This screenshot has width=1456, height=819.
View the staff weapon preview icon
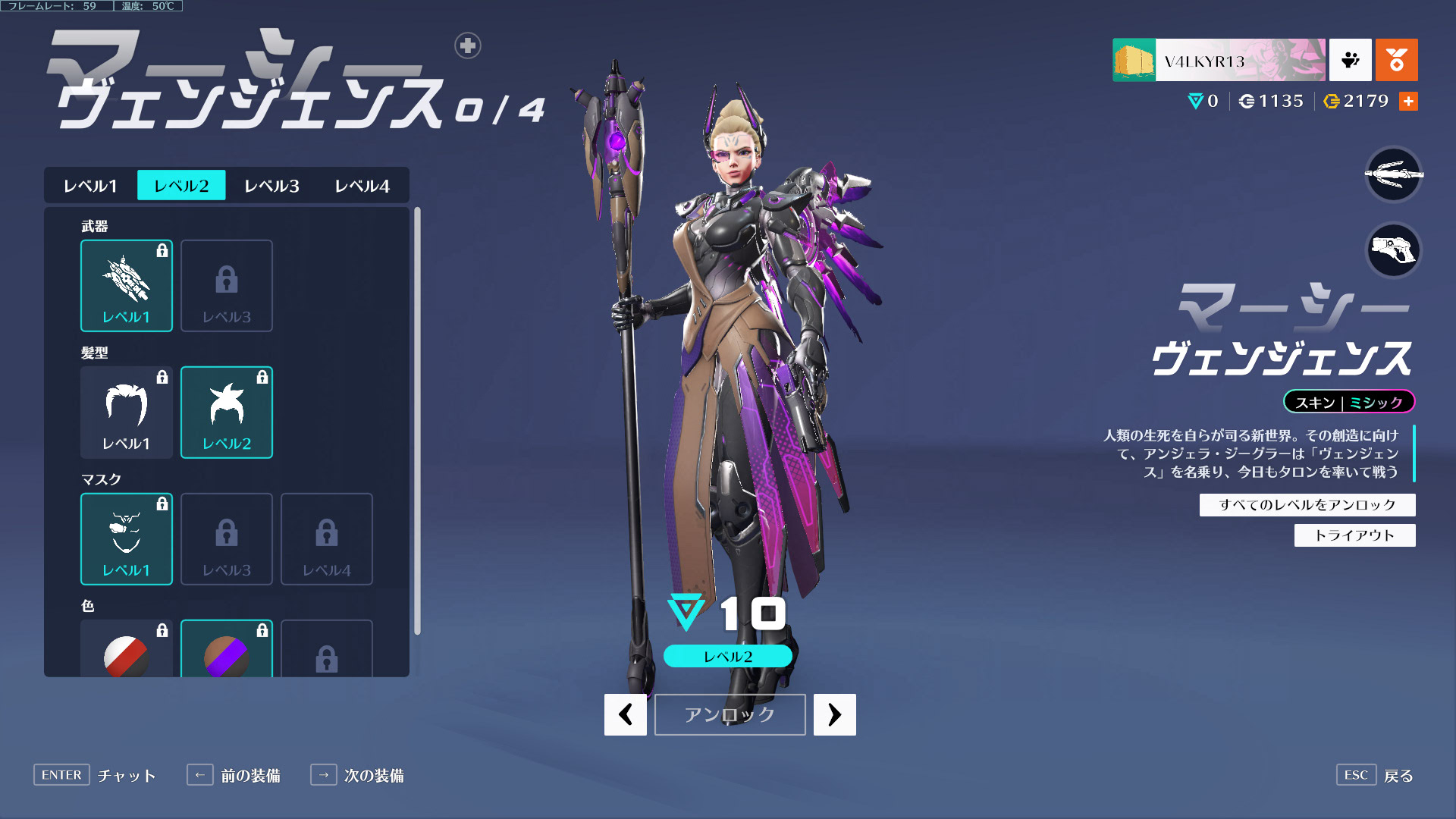pos(1393,174)
